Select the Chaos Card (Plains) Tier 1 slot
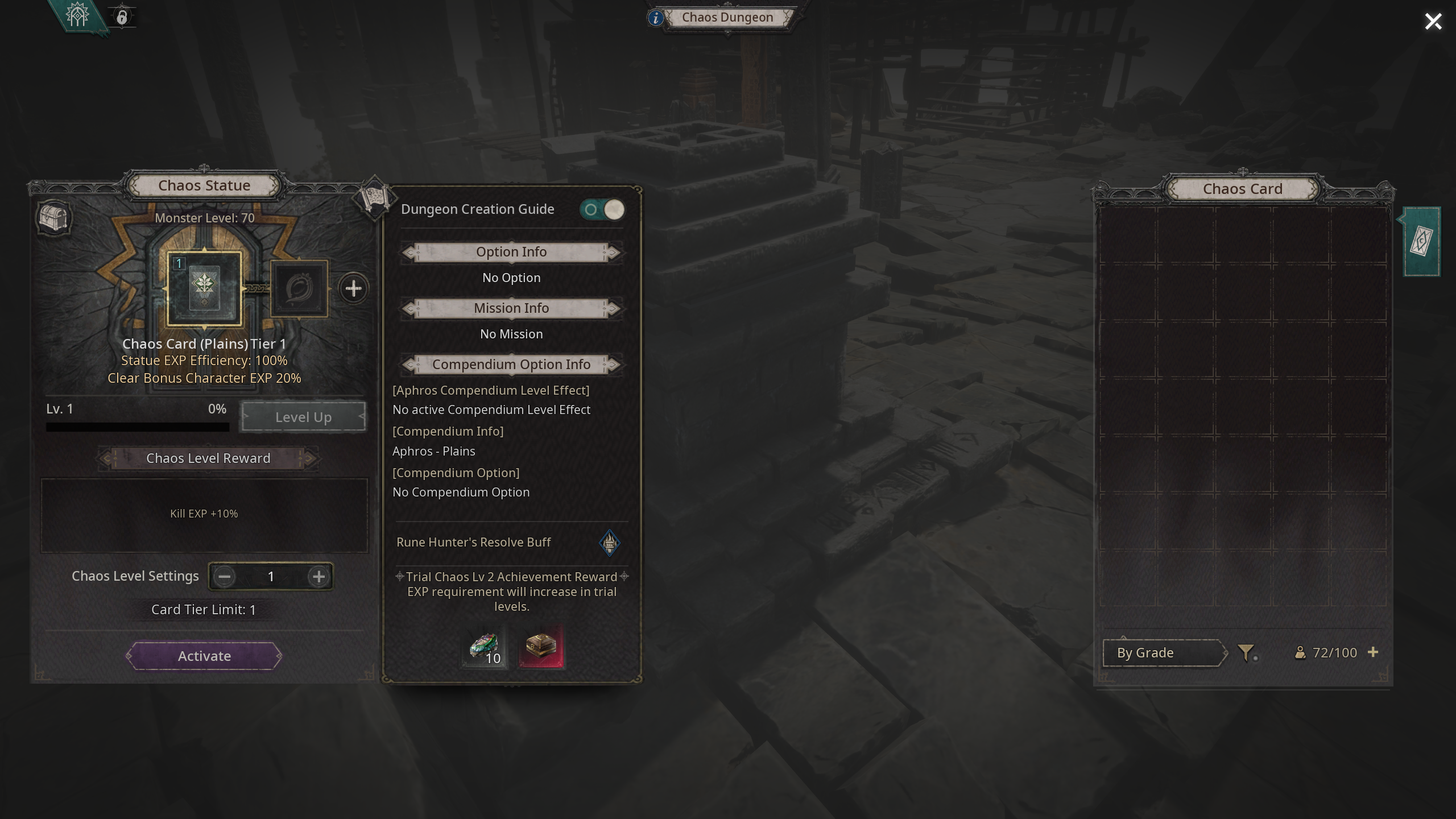 [204, 288]
